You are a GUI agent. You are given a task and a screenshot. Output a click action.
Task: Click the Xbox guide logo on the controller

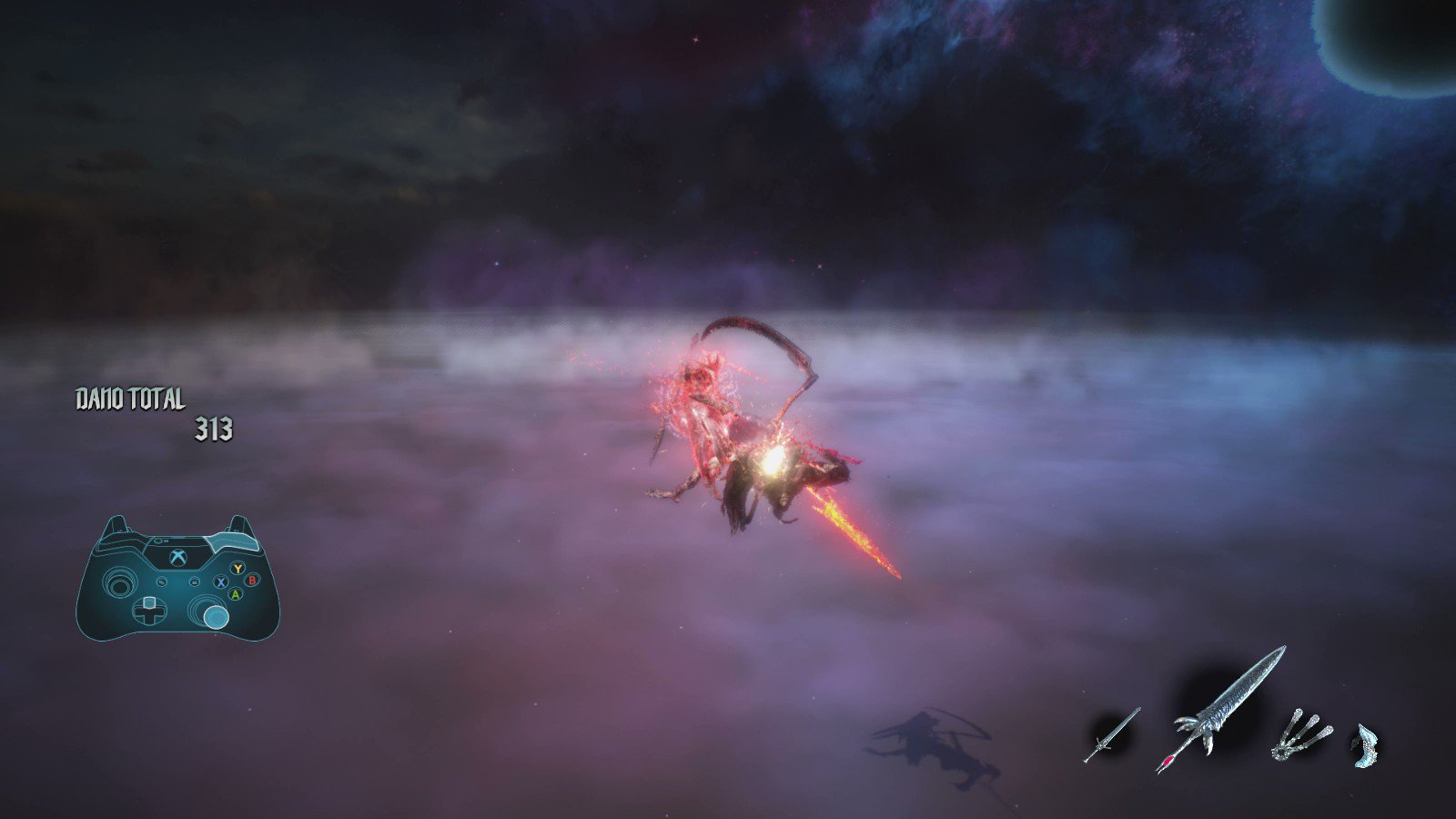[177, 557]
